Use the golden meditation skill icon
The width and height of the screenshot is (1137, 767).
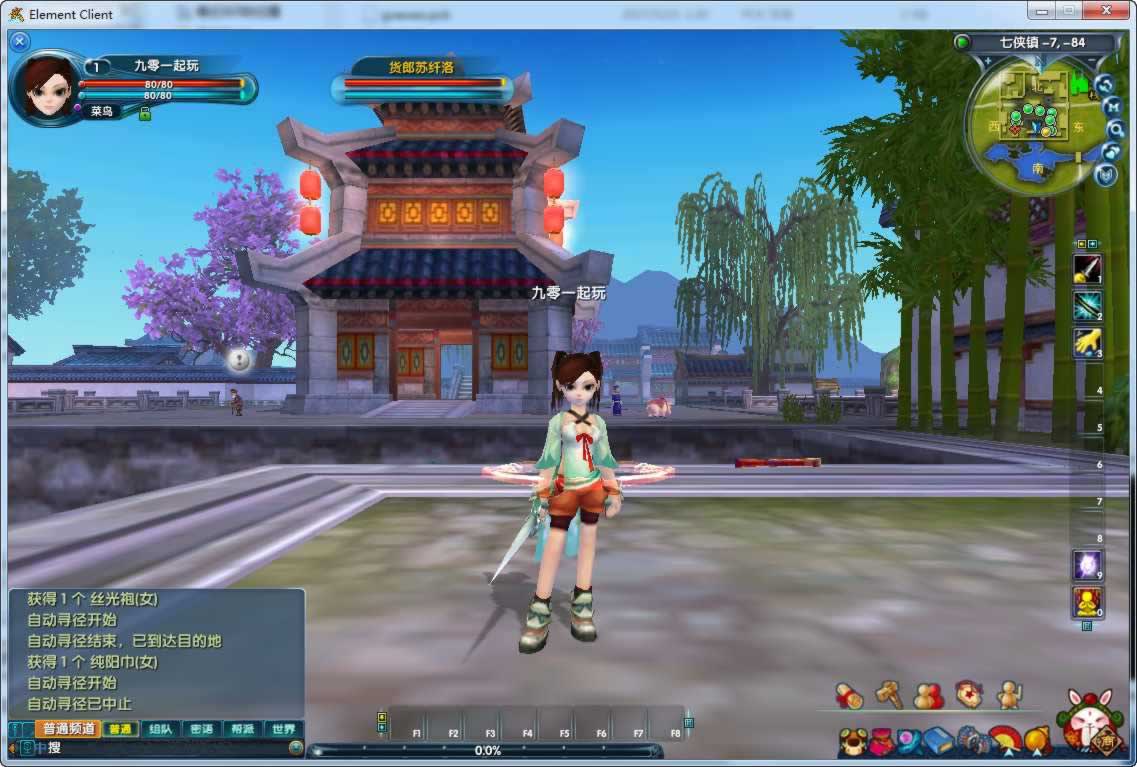click(1087, 601)
